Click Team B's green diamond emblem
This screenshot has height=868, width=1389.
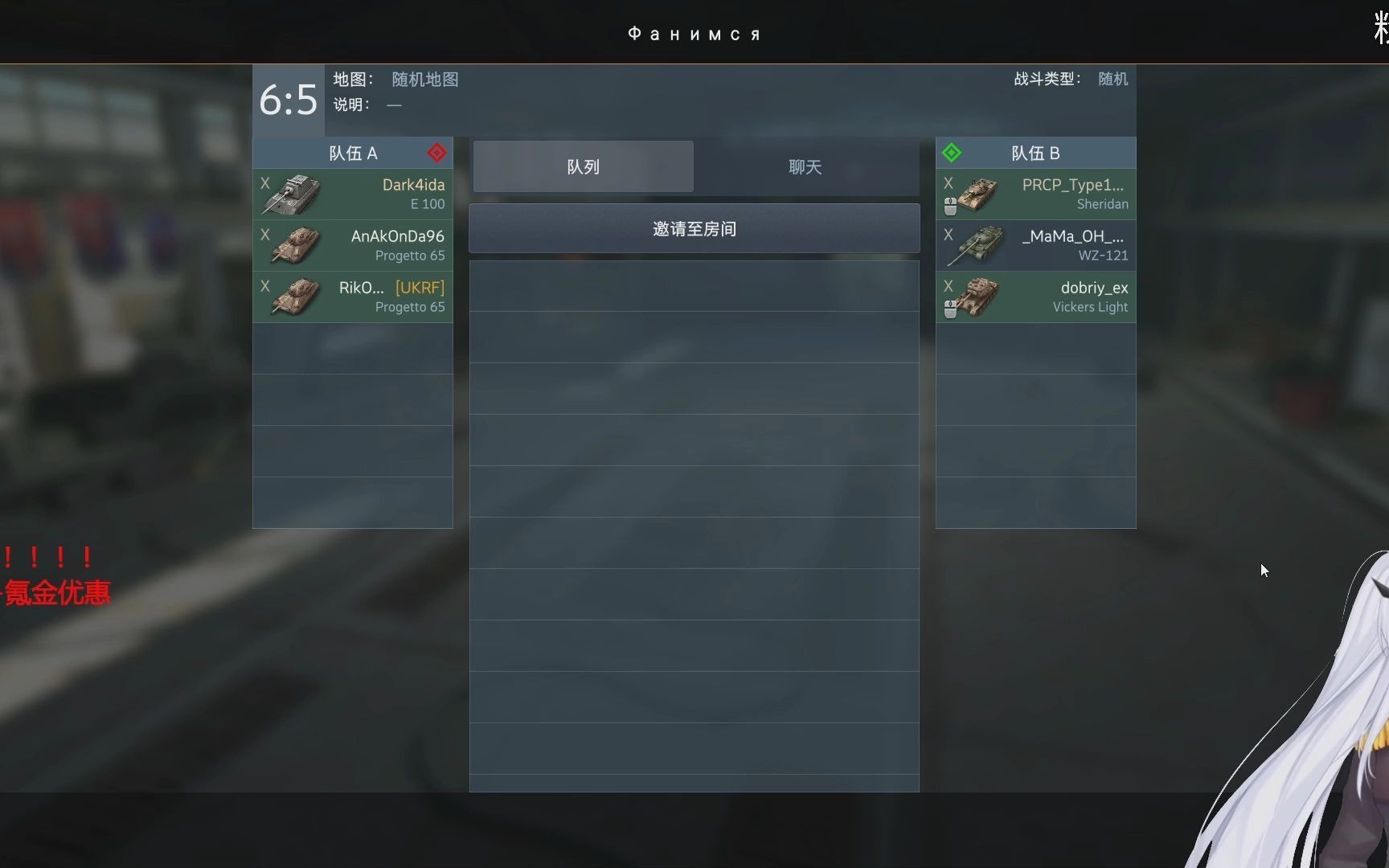coord(952,153)
